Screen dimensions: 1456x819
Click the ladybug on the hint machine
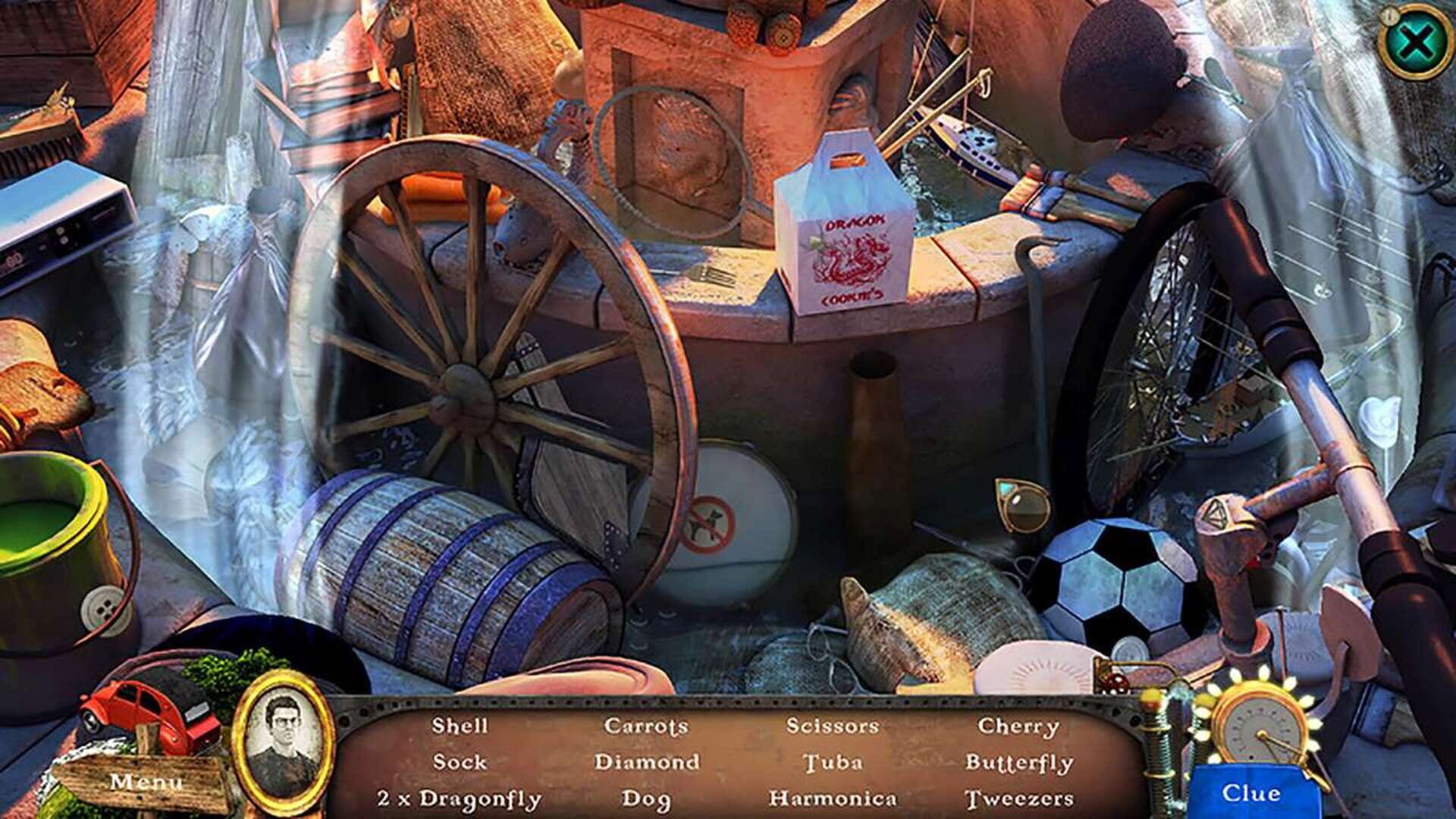pyautogui.click(x=1116, y=682)
